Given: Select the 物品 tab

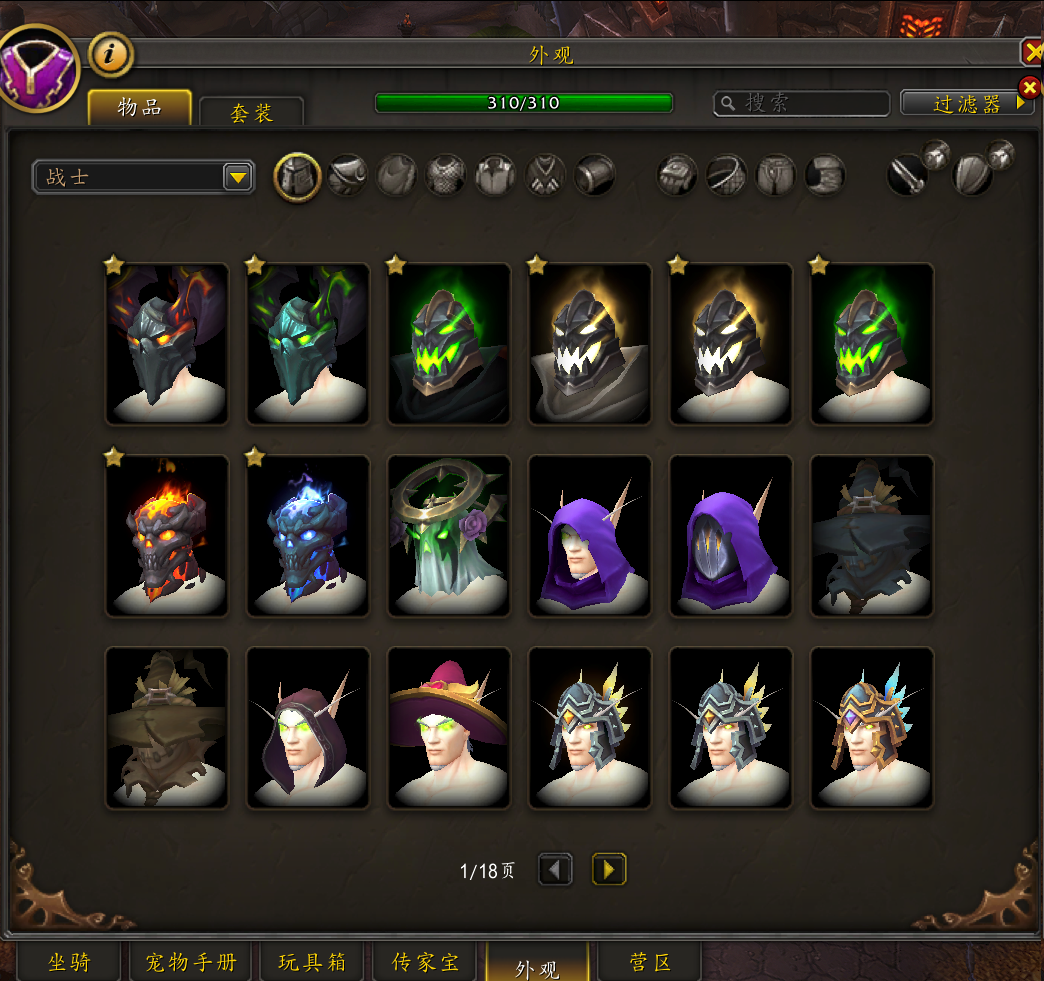Looking at the screenshot, I should click(140, 108).
